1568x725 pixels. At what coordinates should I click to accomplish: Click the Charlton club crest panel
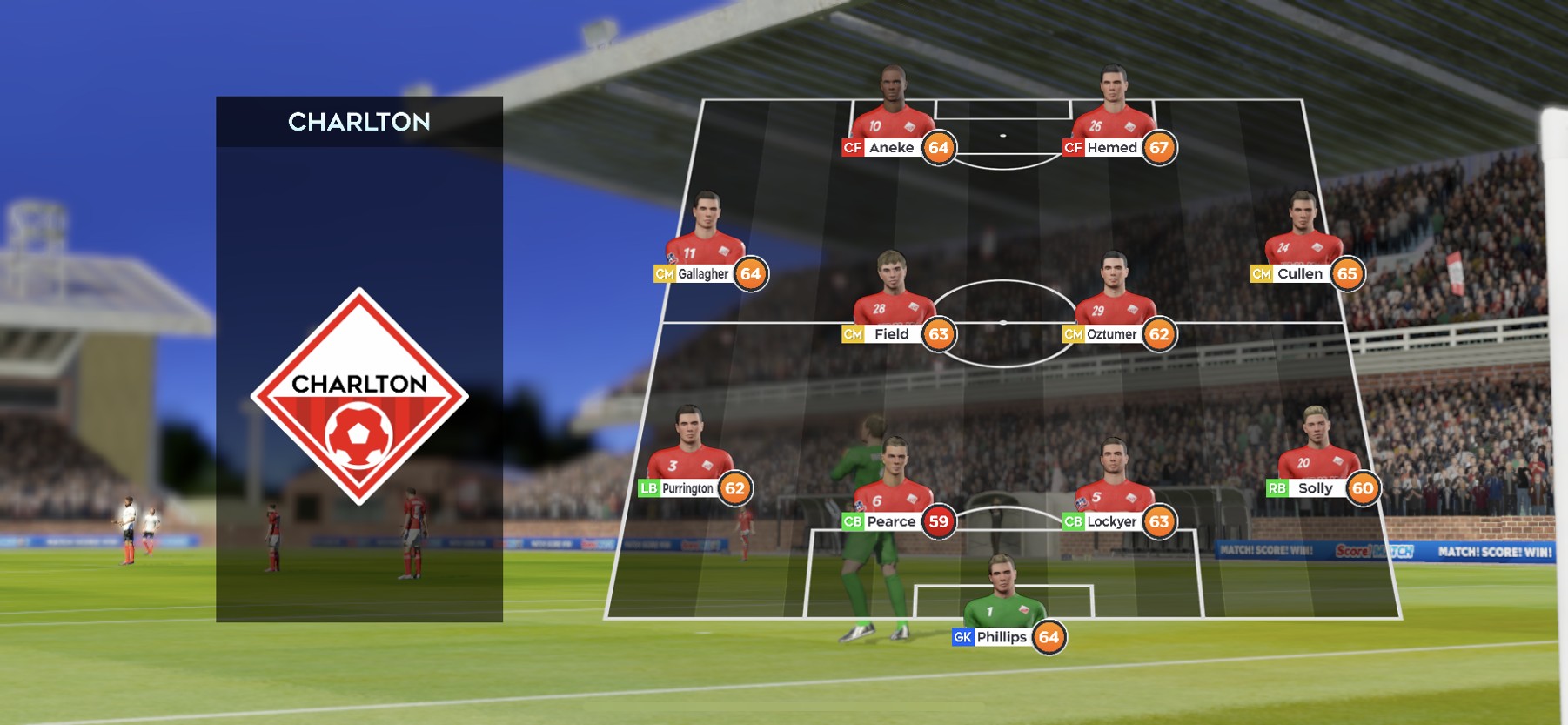pos(358,396)
